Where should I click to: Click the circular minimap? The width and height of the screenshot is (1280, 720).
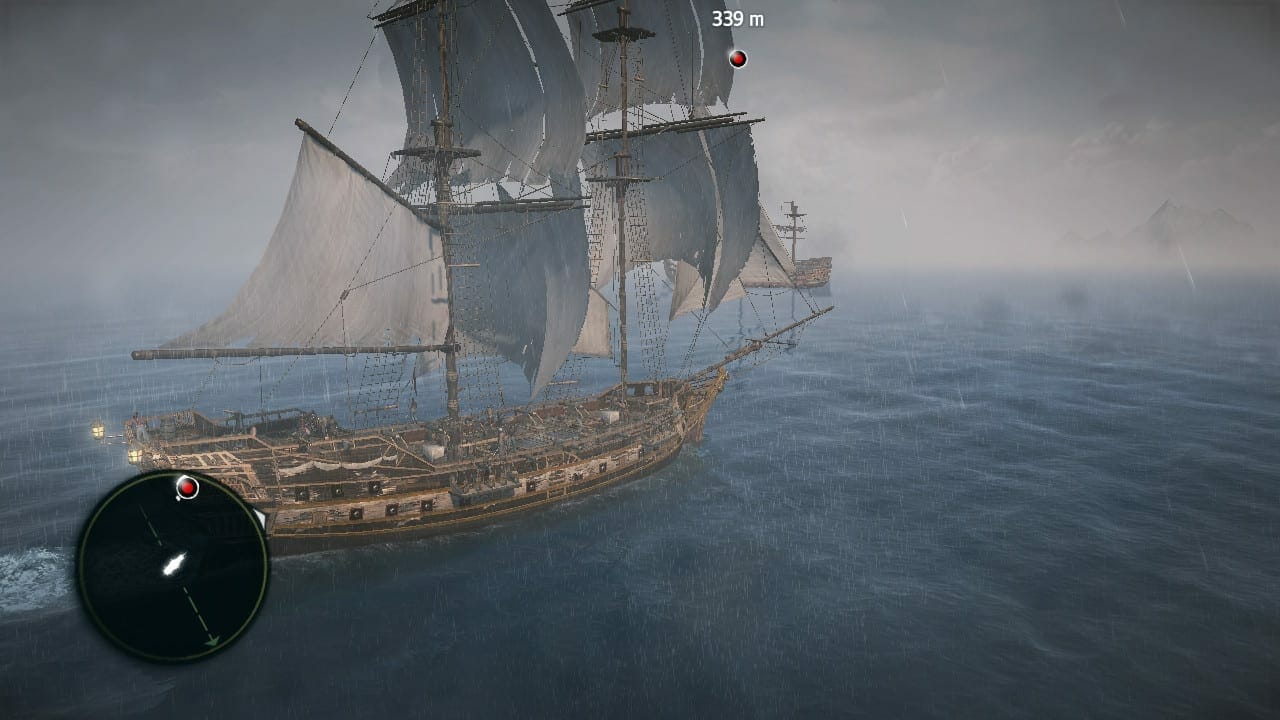click(172, 566)
